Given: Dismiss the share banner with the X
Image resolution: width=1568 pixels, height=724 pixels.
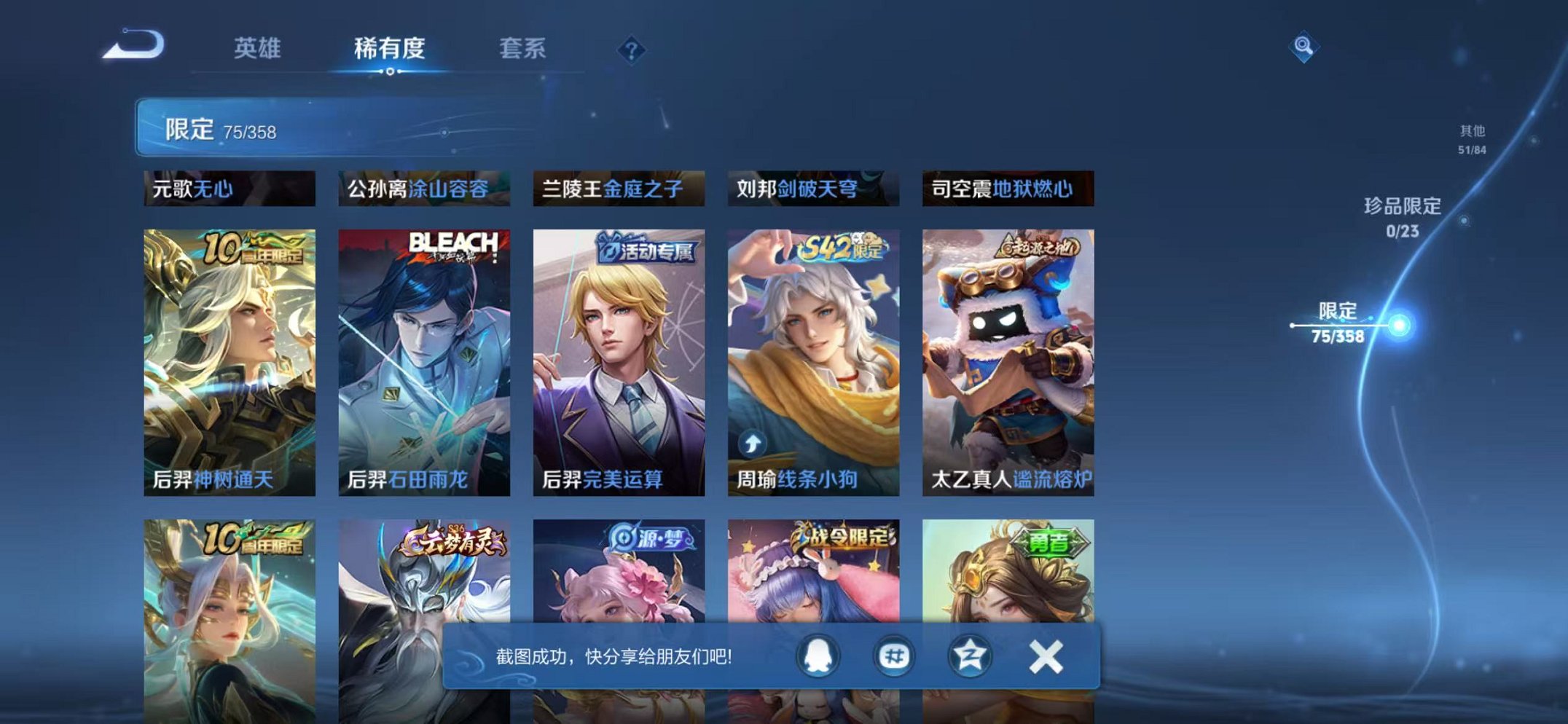Looking at the screenshot, I should [1045, 655].
